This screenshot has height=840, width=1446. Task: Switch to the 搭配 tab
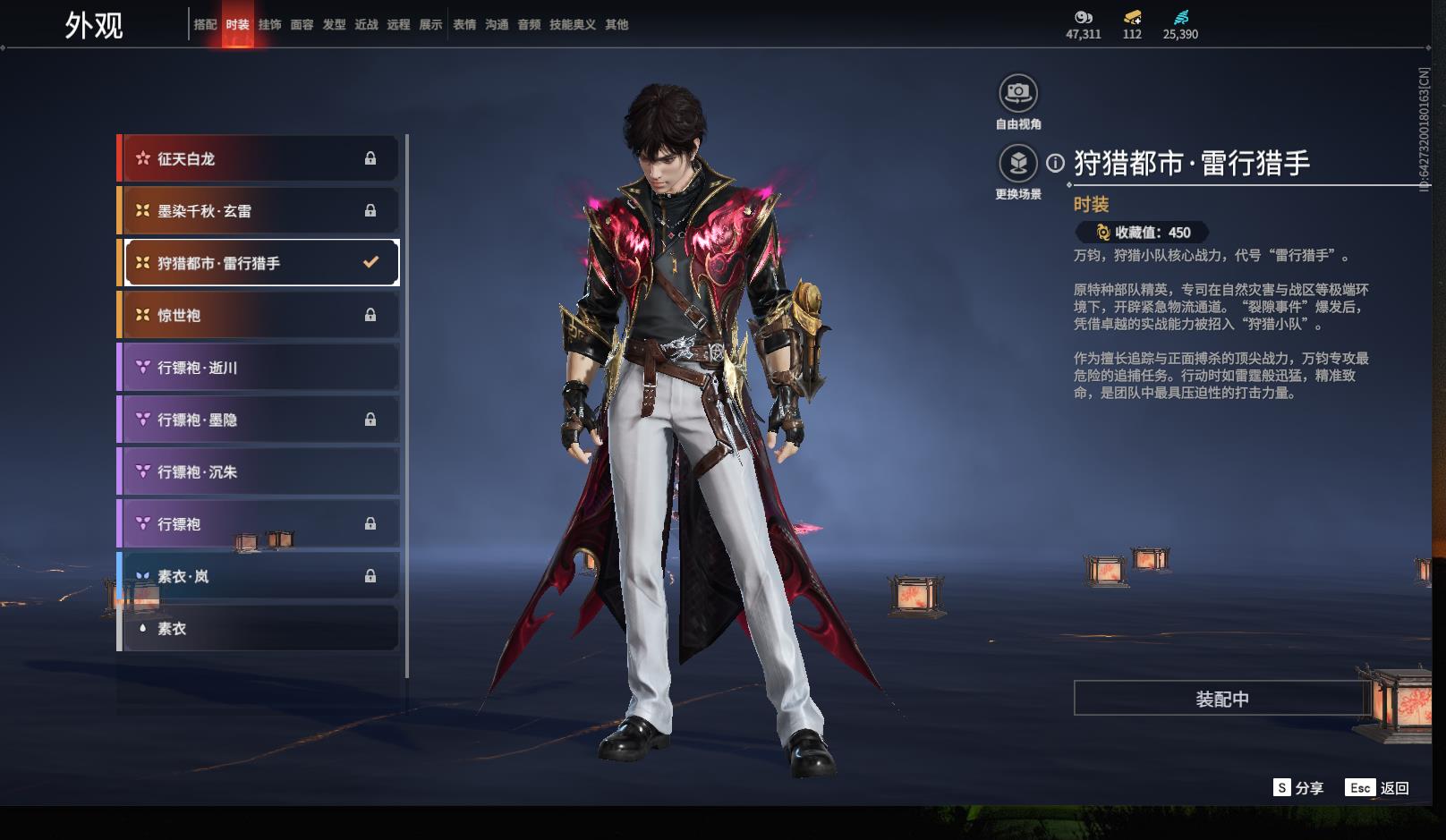click(x=205, y=25)
